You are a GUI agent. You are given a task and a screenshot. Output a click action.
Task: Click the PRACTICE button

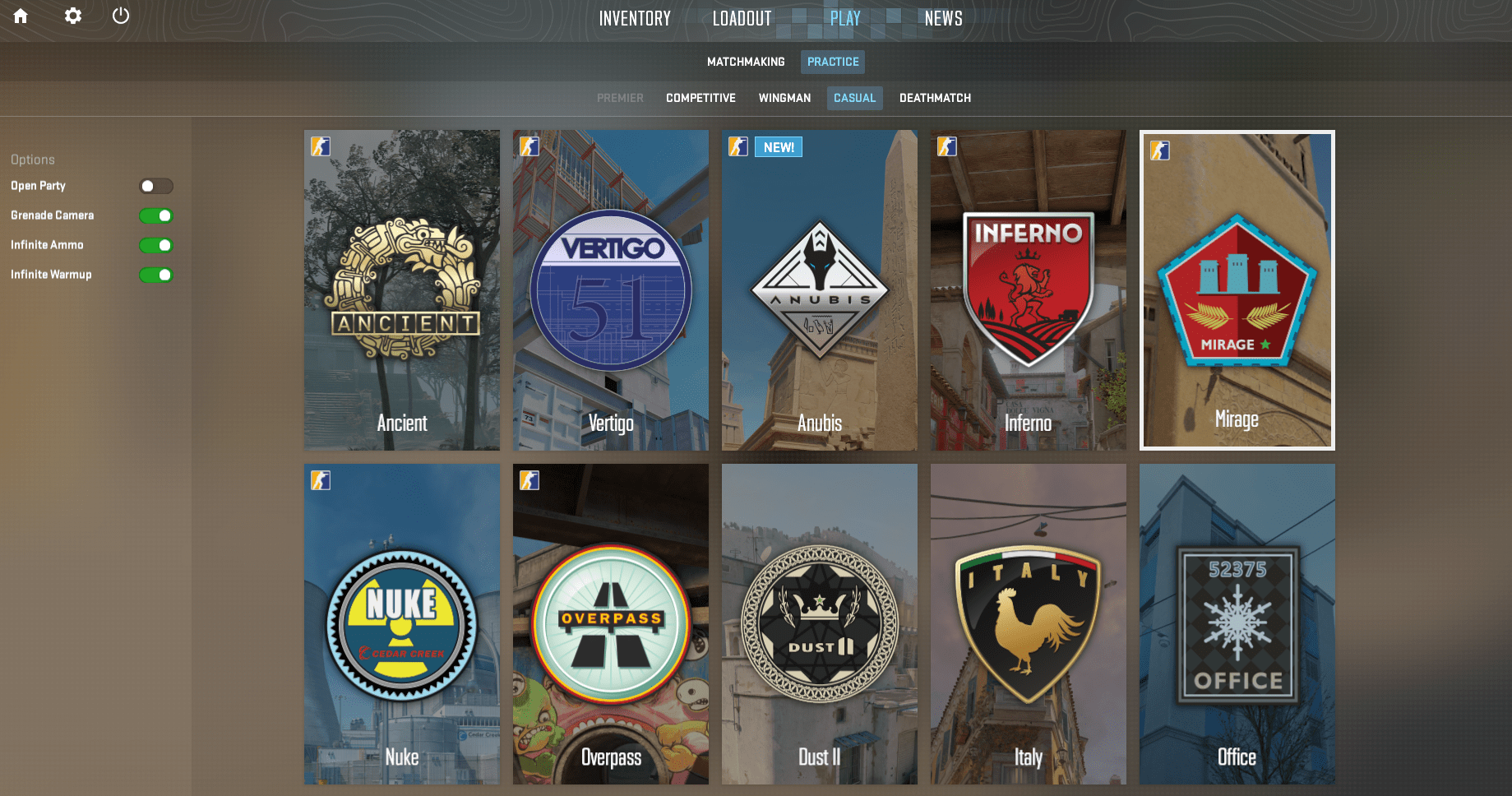click(x=832, y=61)
